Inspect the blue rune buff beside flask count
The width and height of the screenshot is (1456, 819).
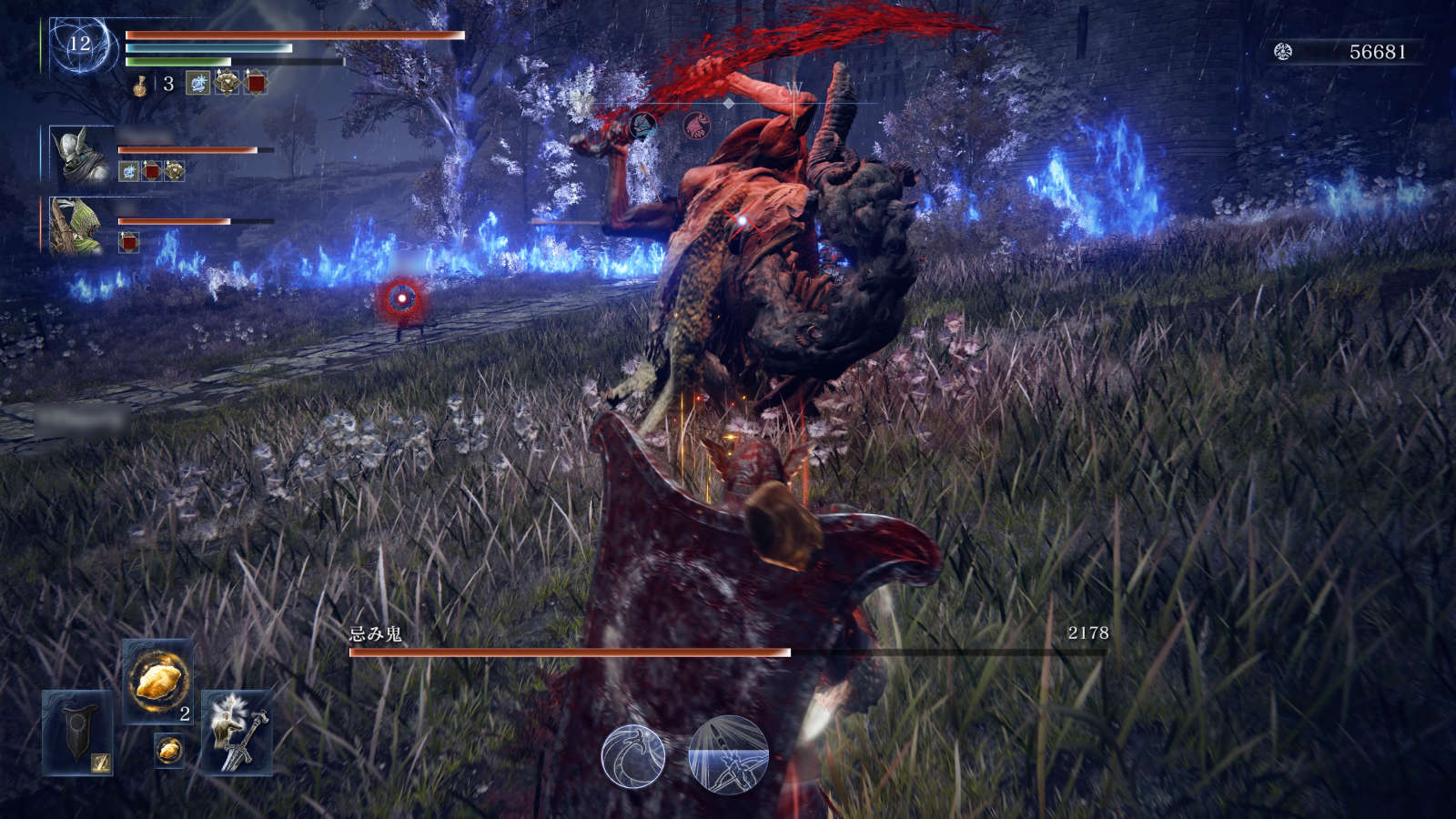pyautogui.click(x=197, y=84)
